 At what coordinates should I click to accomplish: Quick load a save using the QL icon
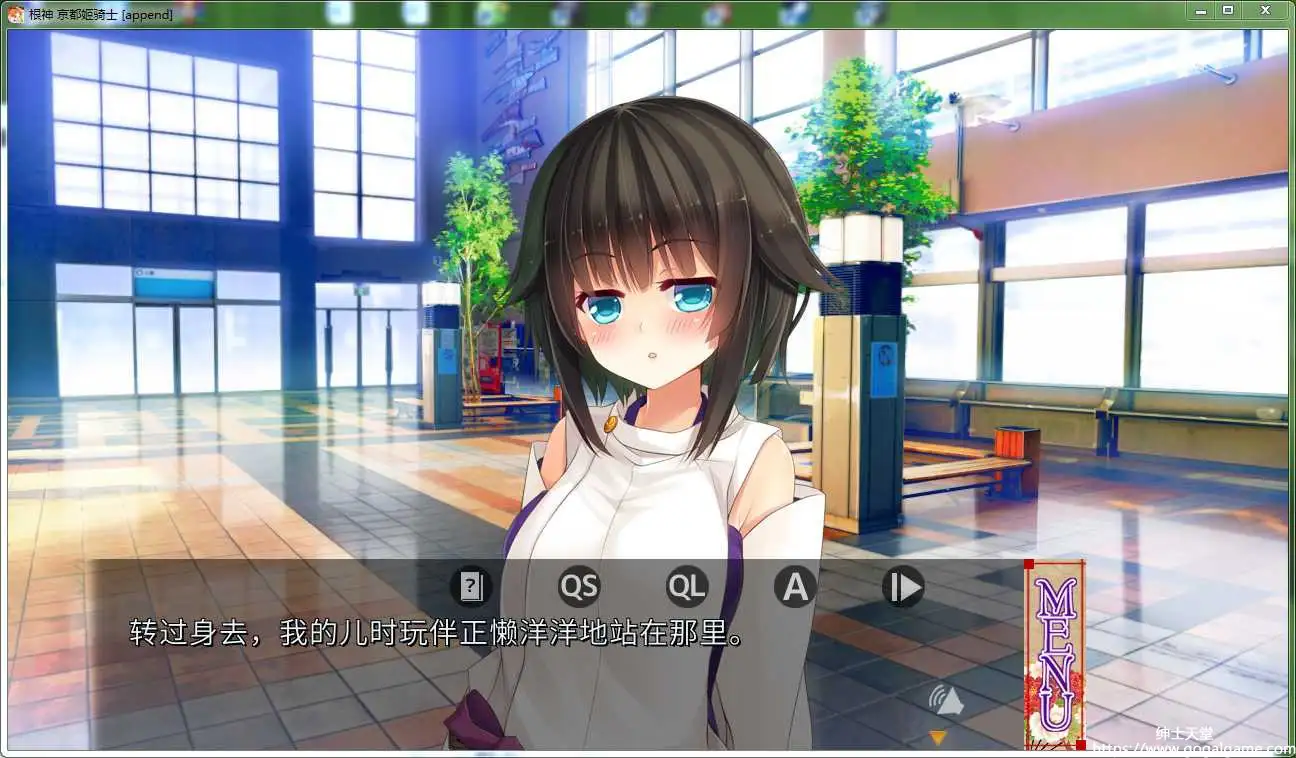coord(687,587)
